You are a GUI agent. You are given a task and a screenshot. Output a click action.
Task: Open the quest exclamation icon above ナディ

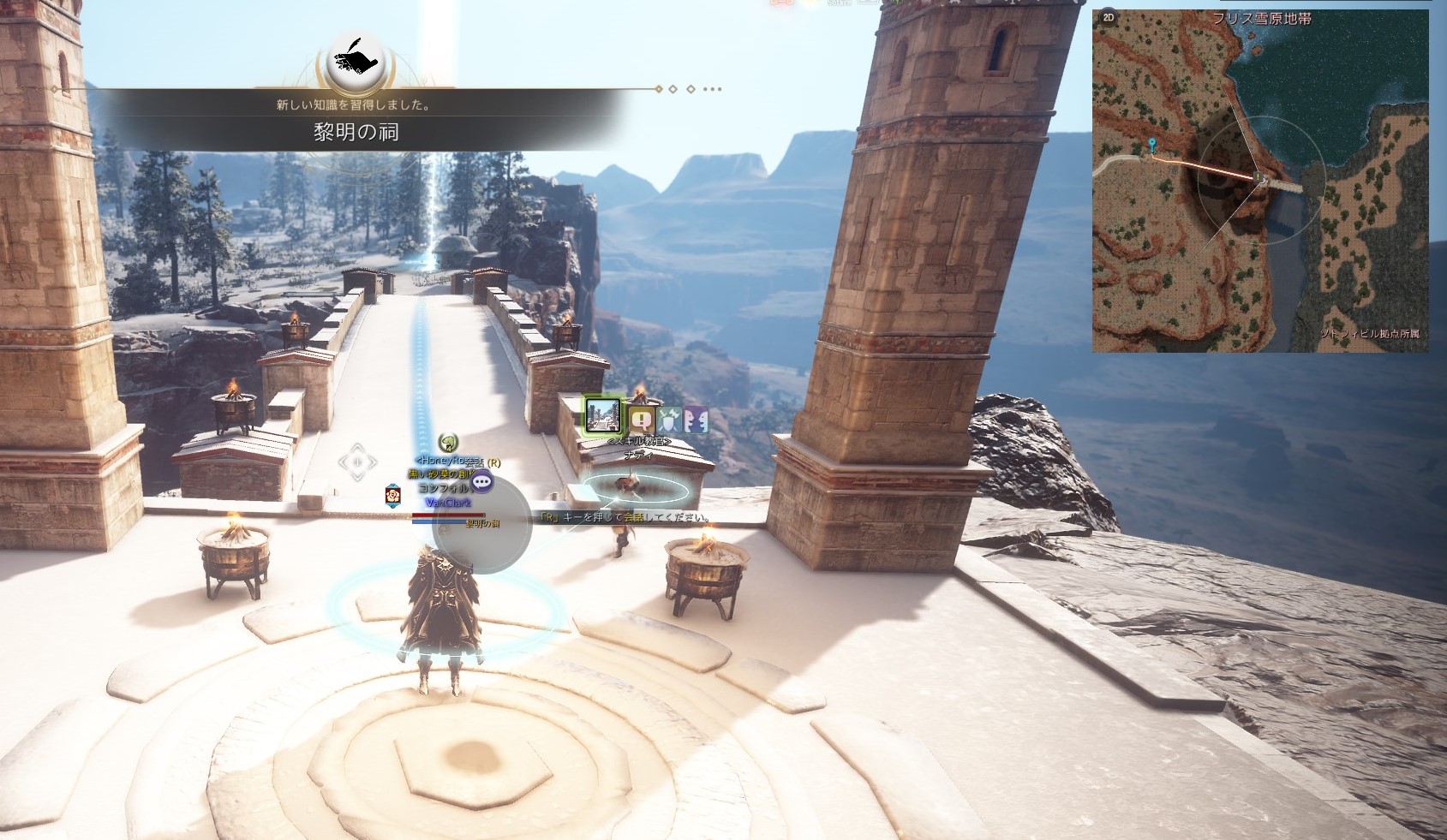[x=642, y=419]
